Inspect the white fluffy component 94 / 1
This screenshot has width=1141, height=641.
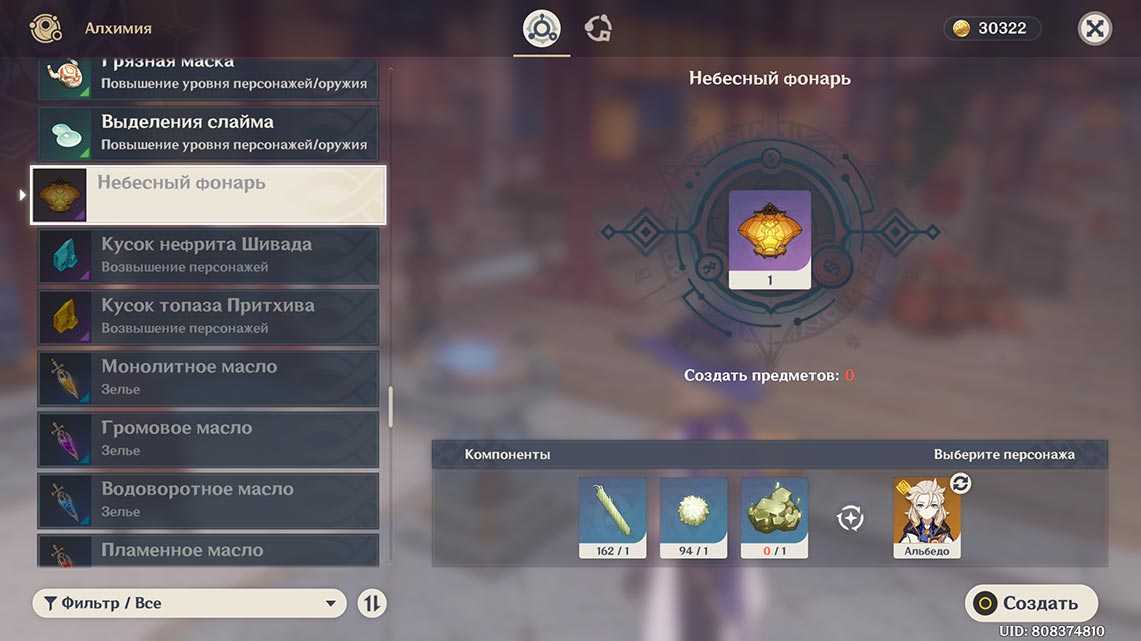click(x=694, y=516)
